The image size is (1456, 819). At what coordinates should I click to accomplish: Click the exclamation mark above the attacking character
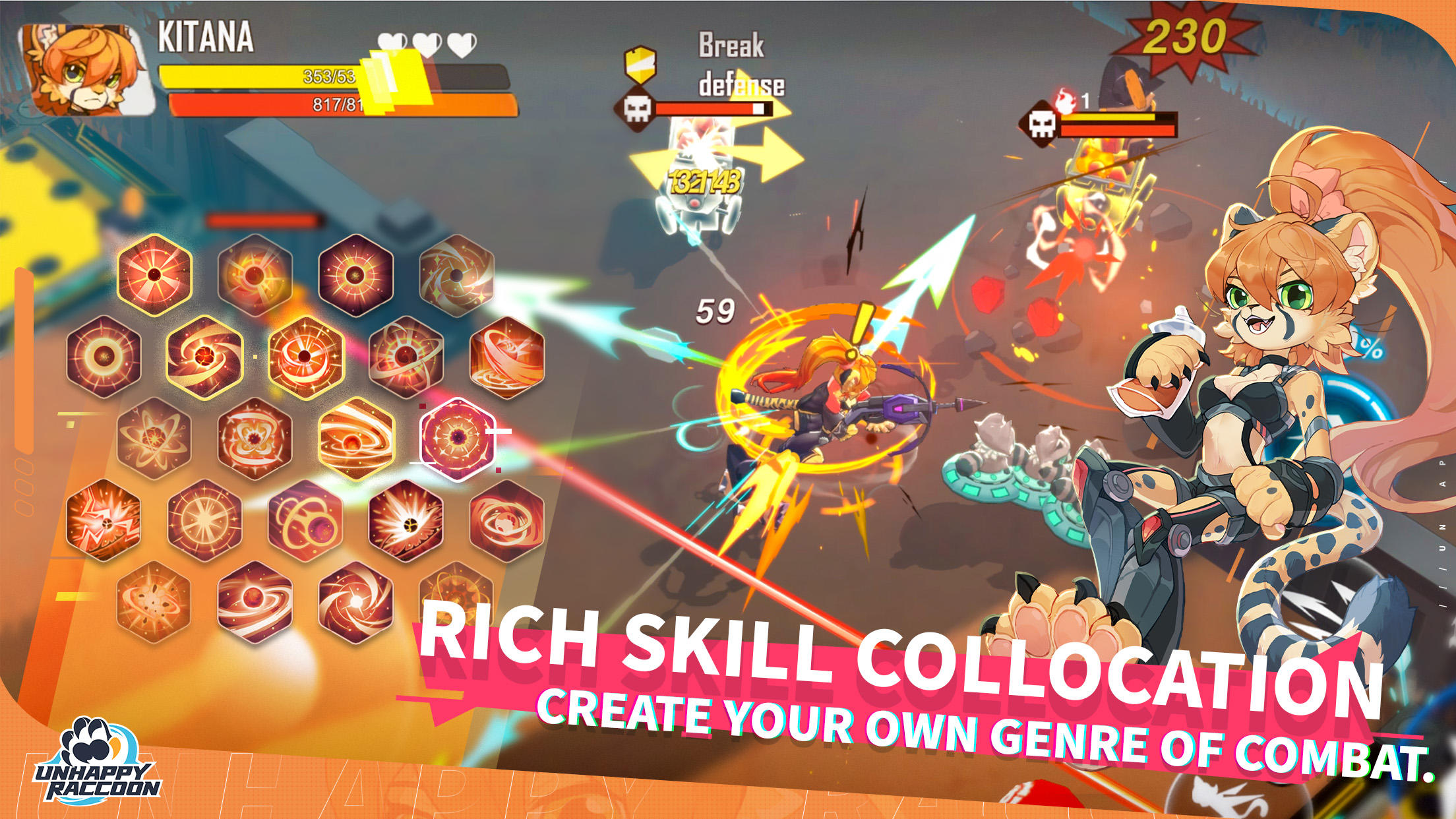click(x=864, y=323)
